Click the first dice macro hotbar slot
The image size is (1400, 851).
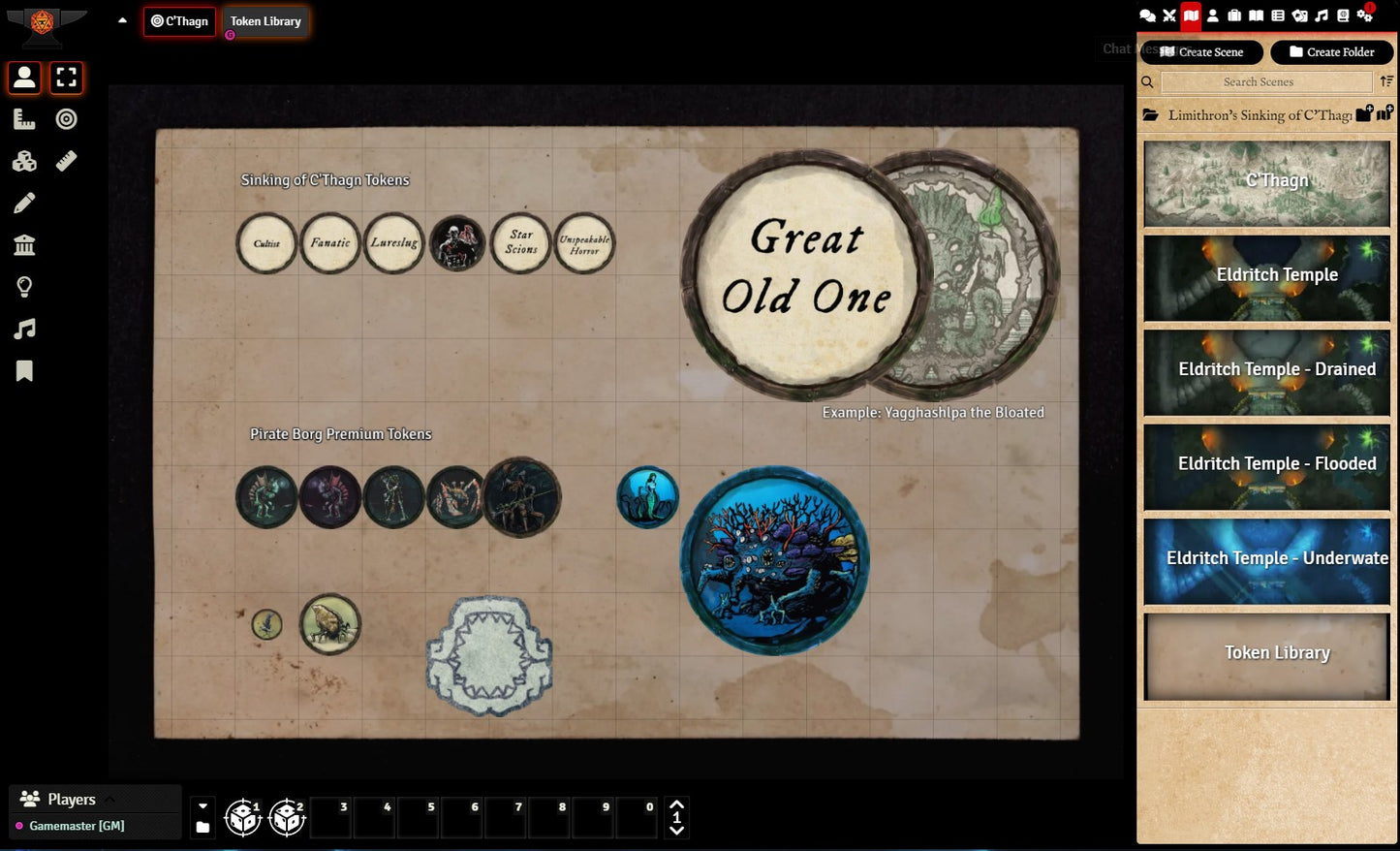pyautogui.click(x=242, y=817)
